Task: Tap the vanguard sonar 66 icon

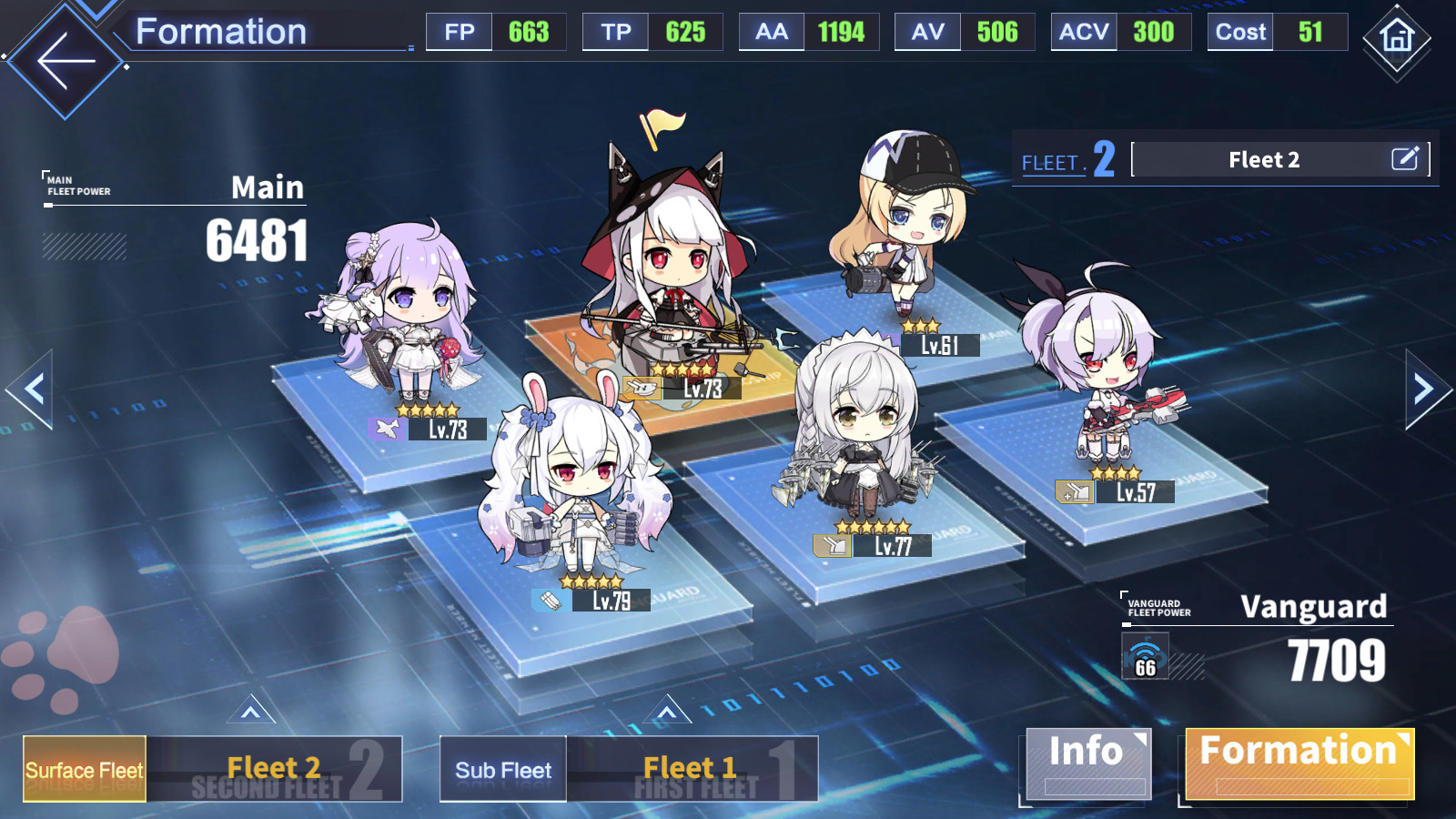Action: (x=1145, y=657)
